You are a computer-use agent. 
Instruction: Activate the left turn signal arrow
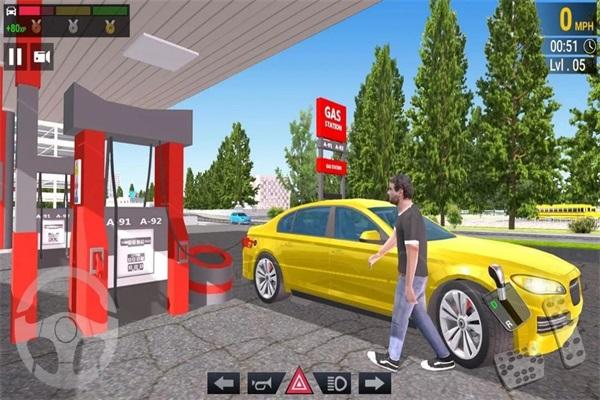coord(223,383)
